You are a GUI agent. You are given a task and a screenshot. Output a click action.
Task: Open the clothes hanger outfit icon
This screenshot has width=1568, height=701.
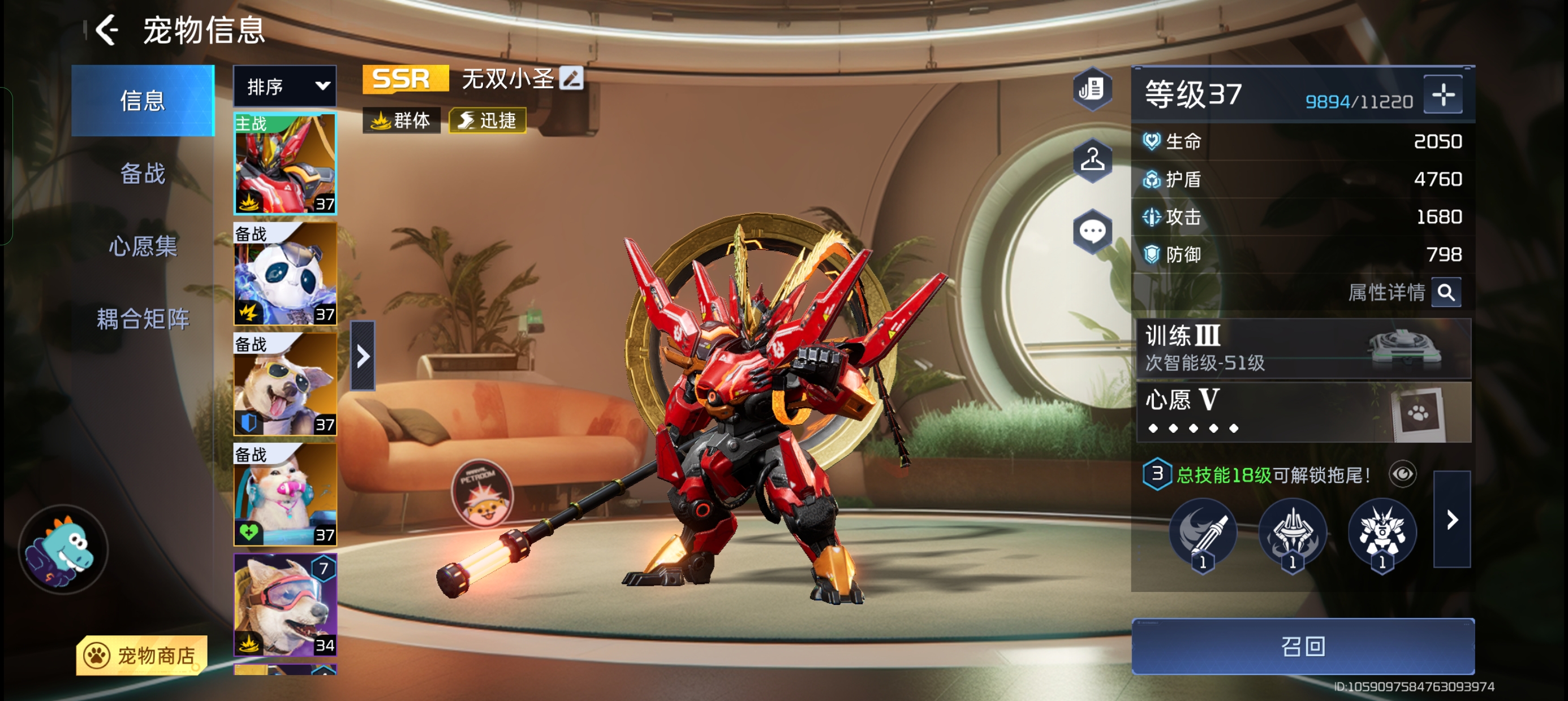coord(1093,160)
